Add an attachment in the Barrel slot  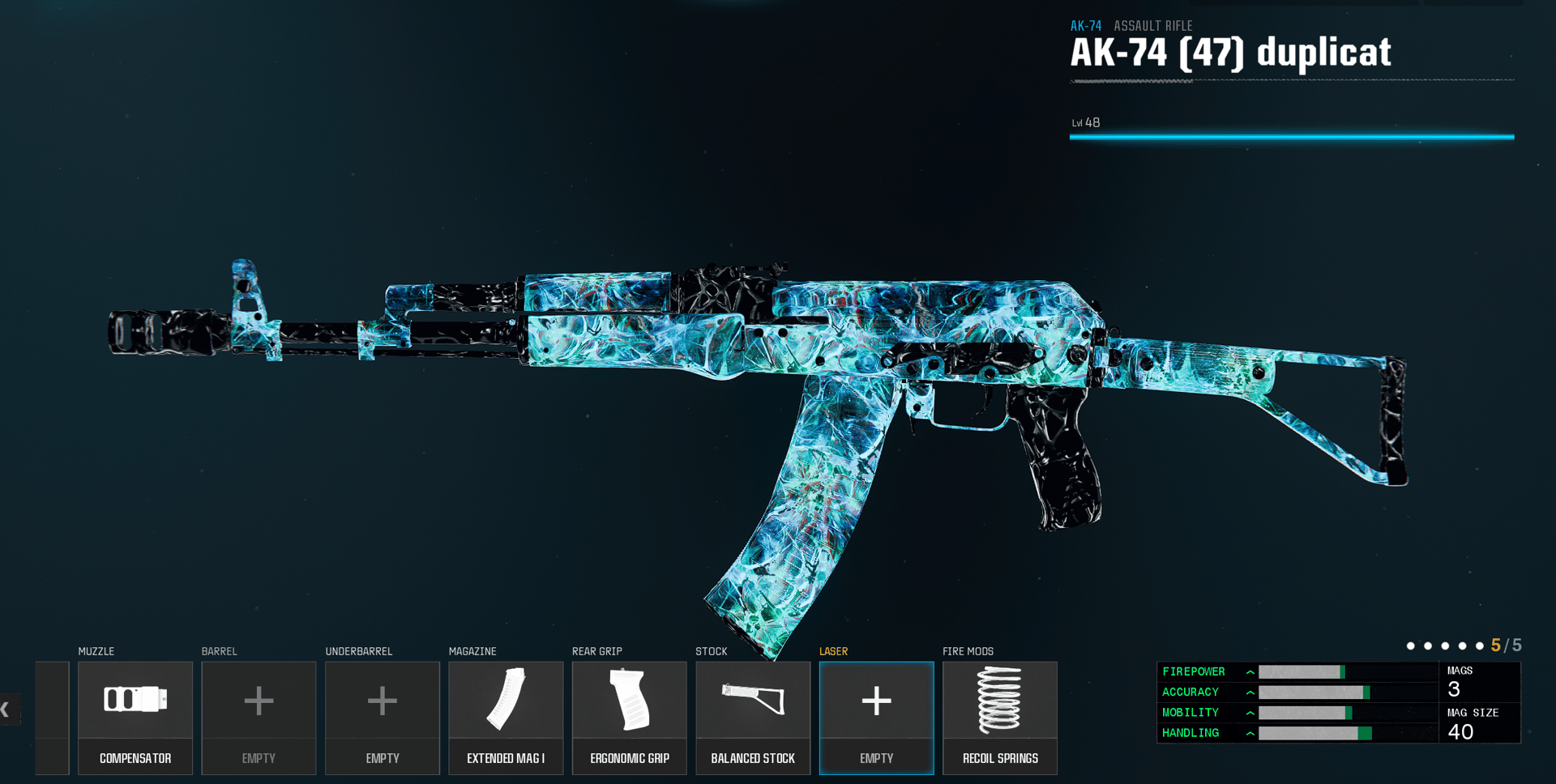tap(259, 701)
